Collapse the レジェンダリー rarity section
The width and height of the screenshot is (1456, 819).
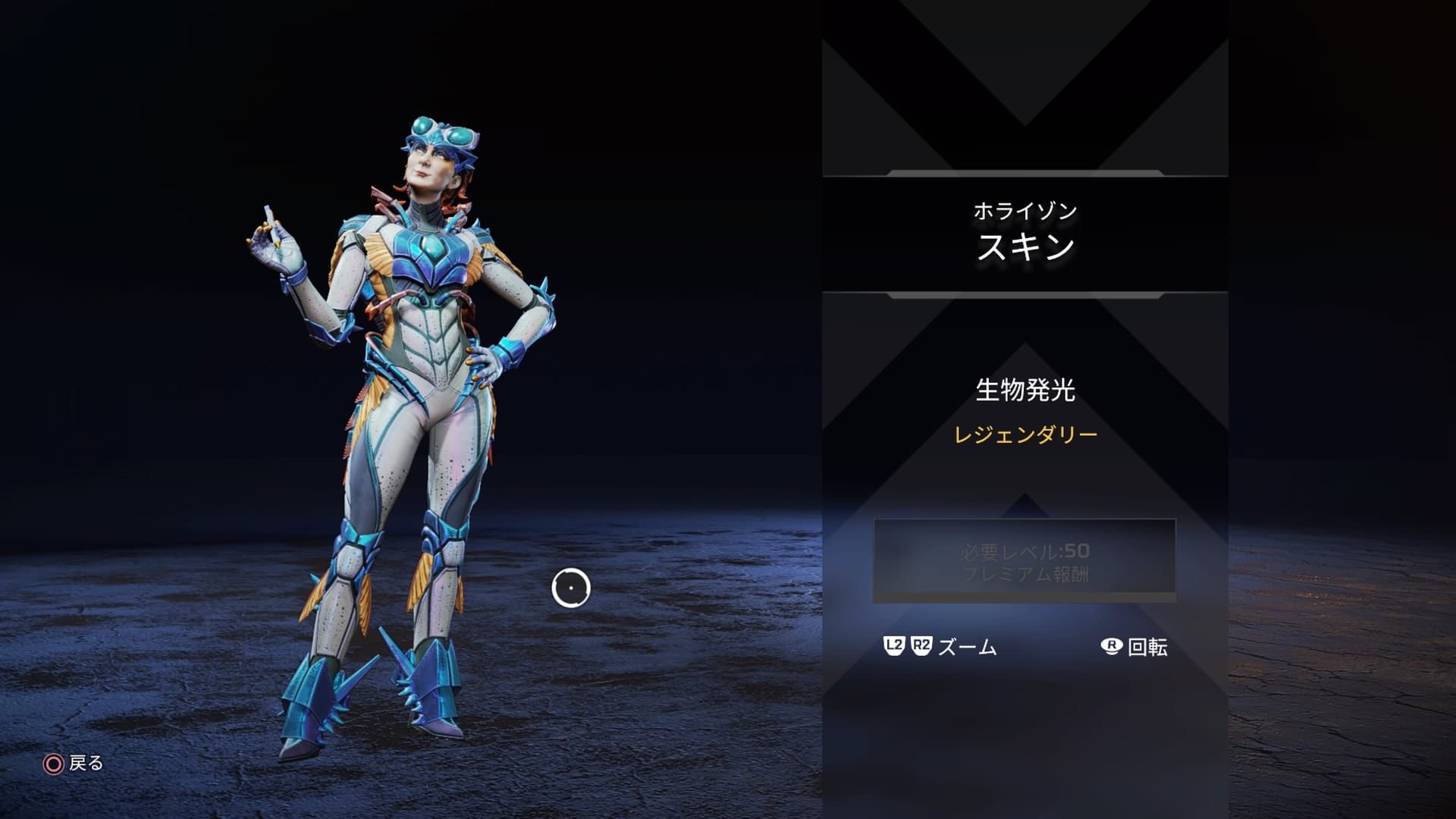point(1025,436)
